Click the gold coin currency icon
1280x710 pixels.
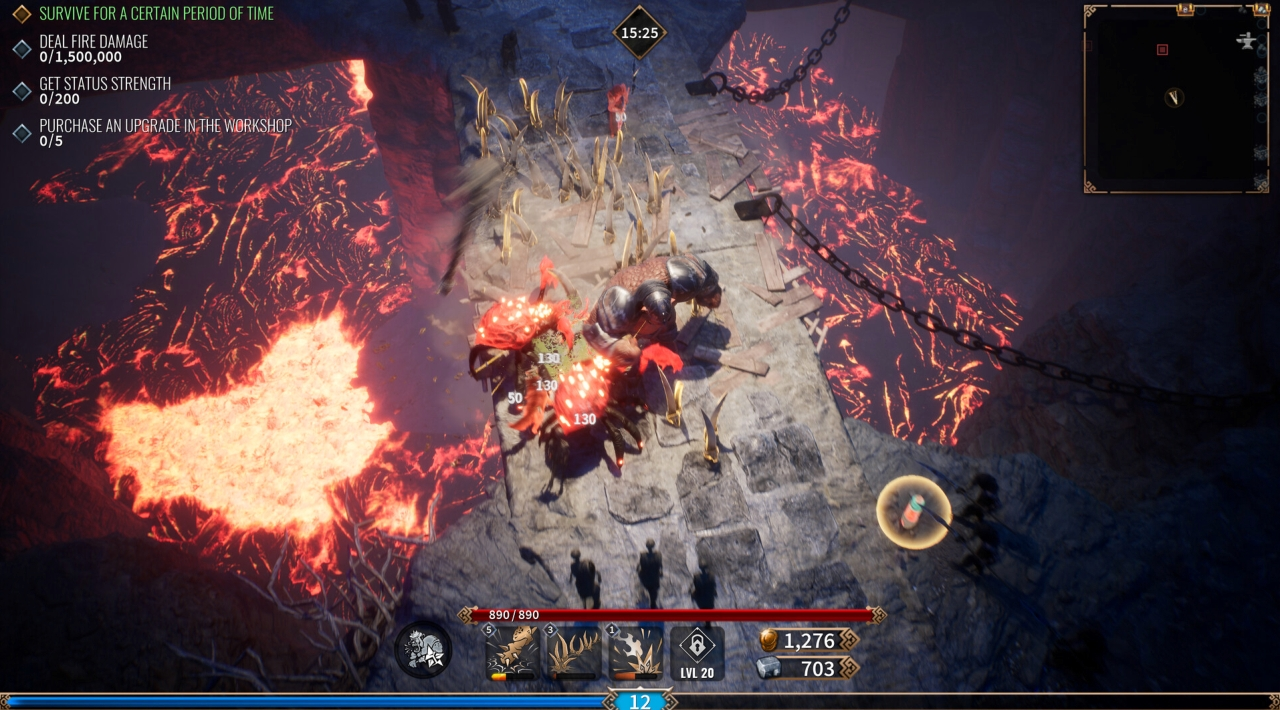click(769, 640)
